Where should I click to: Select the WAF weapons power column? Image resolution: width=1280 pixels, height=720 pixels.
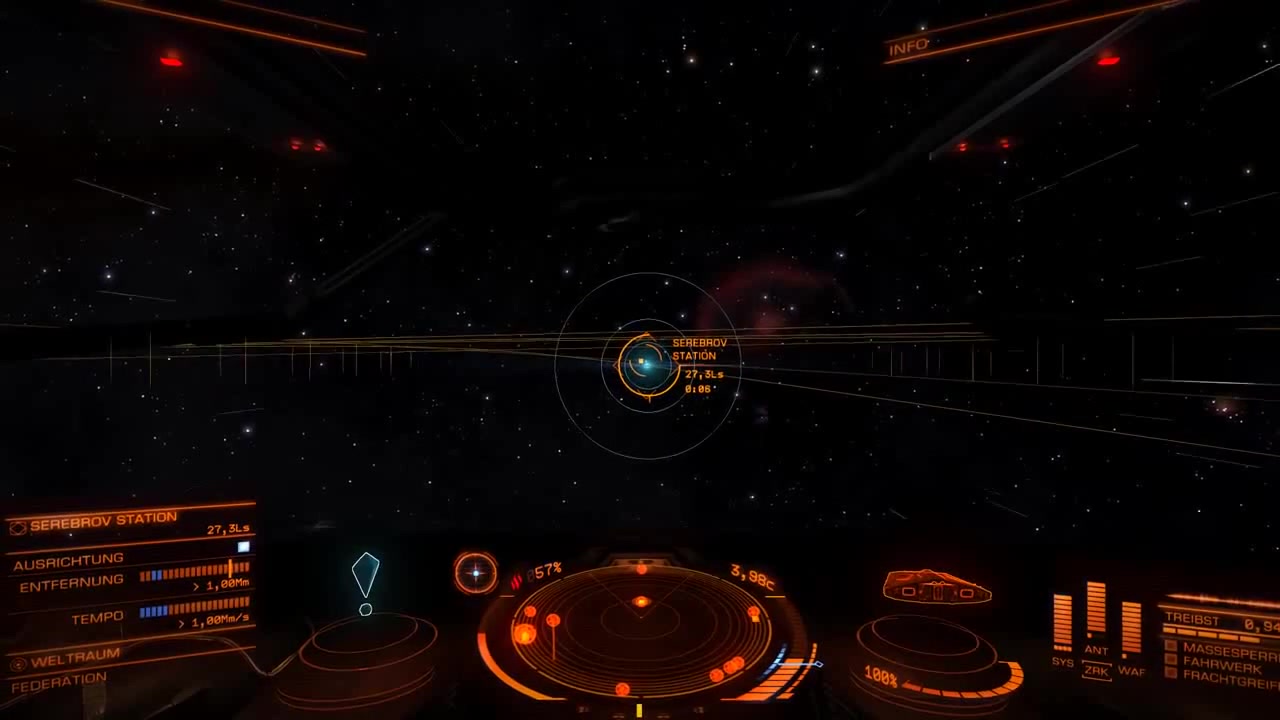click(x=1132, y=628)
